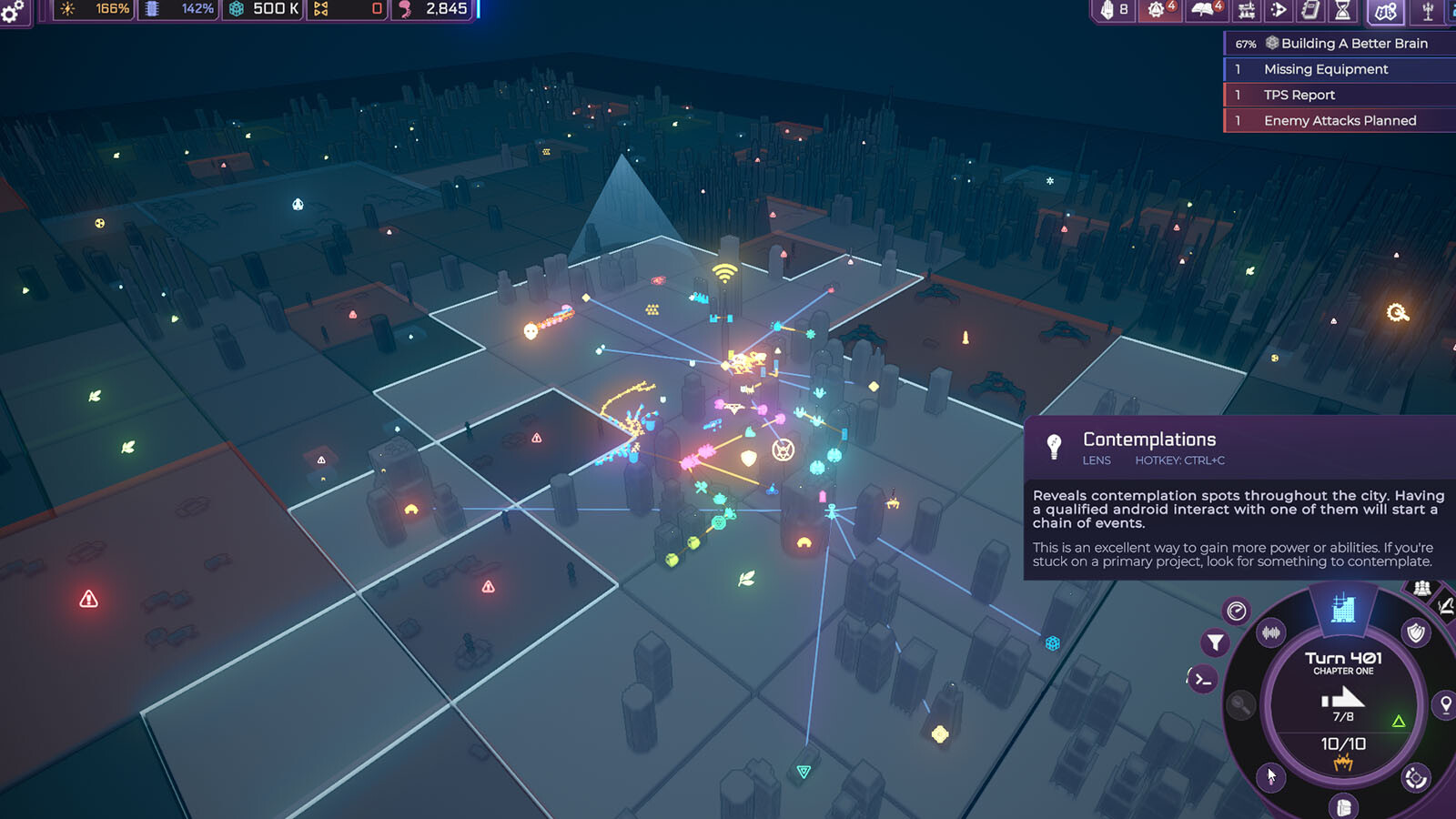Open the settings gears menu
The width and height of the screenshot is (1456, 819).
point(13,11)
